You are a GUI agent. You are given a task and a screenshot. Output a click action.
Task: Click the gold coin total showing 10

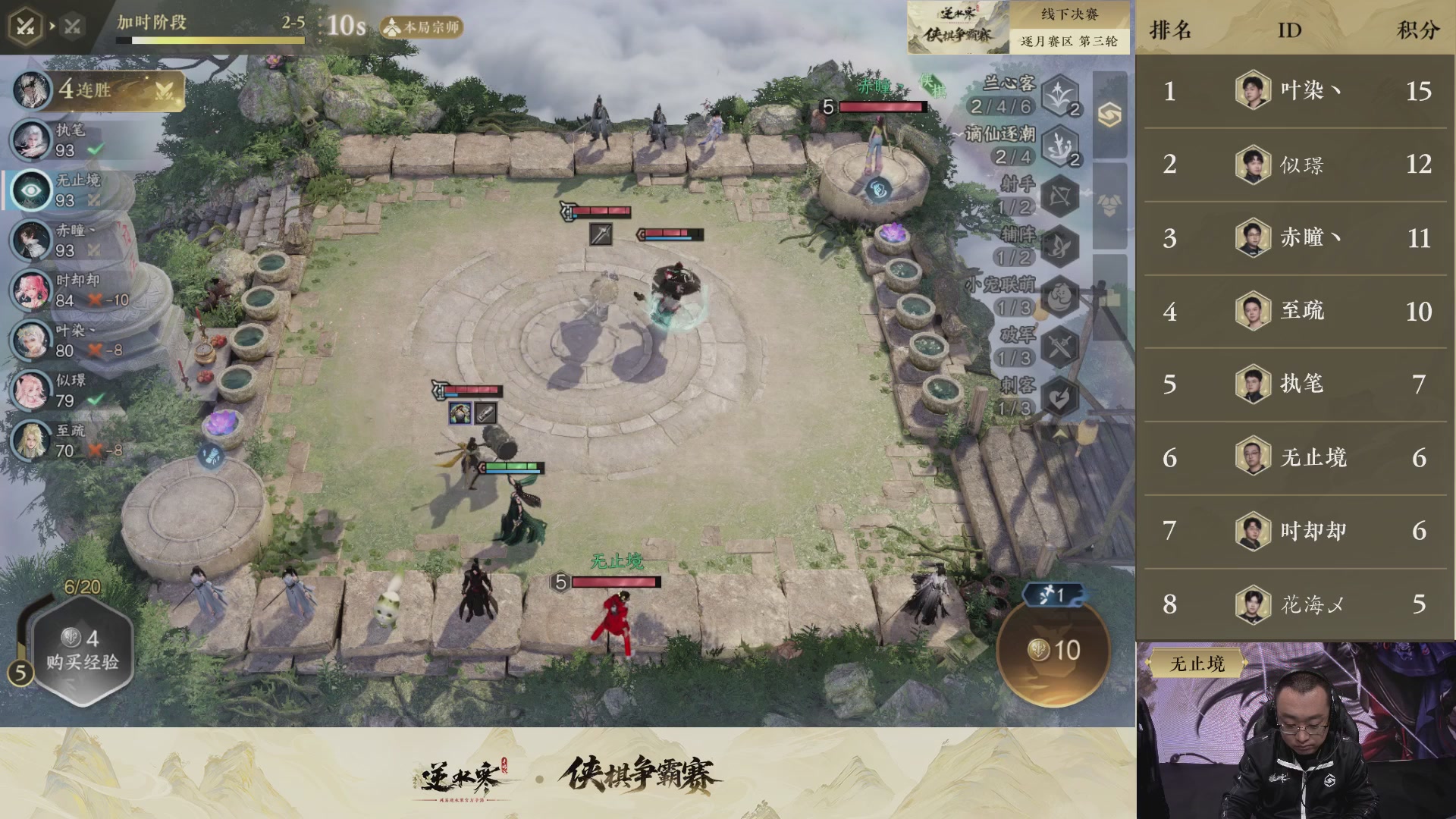1053,649
